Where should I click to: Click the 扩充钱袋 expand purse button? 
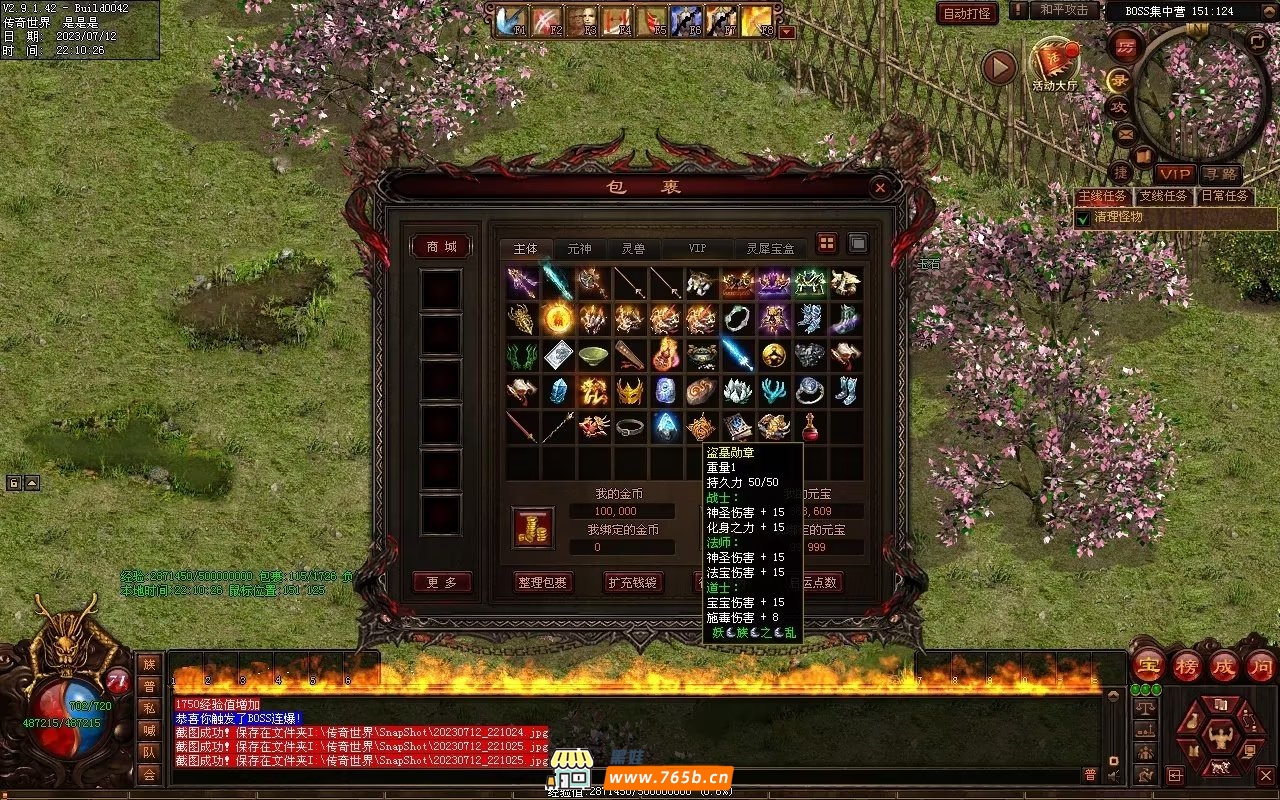[x=633, y=582]
